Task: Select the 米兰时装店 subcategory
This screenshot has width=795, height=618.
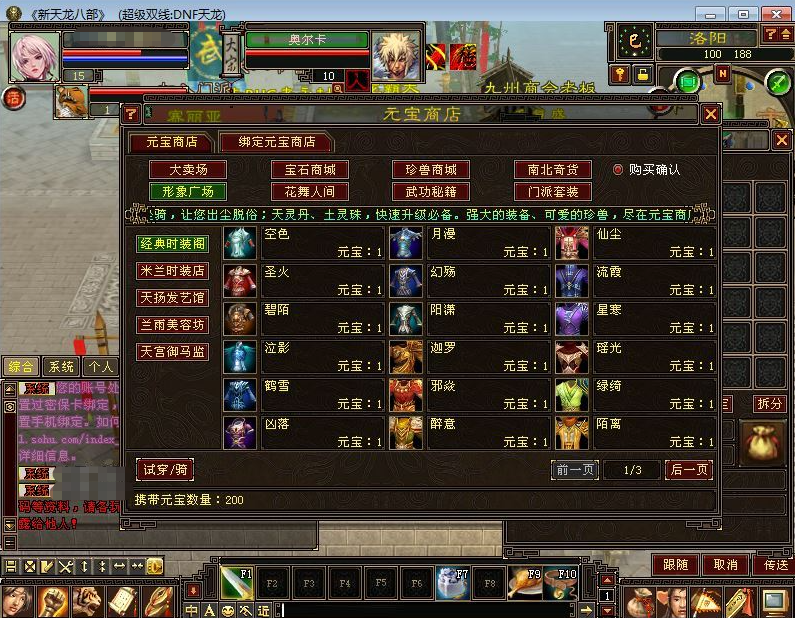Action: [172, 271]
